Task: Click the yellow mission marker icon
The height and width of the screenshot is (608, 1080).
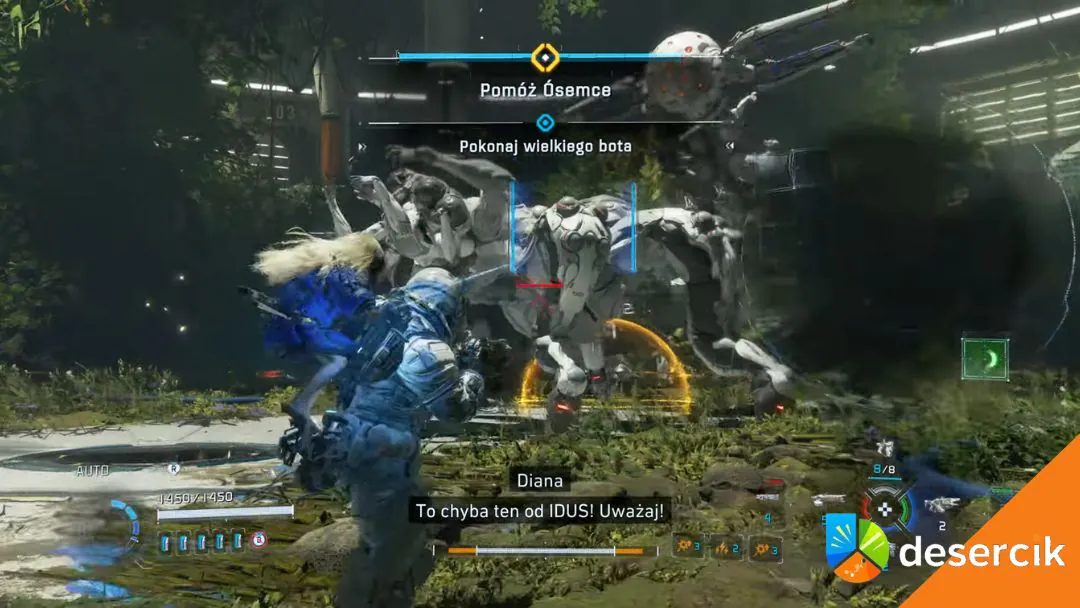Action: (x=544, y=57)
